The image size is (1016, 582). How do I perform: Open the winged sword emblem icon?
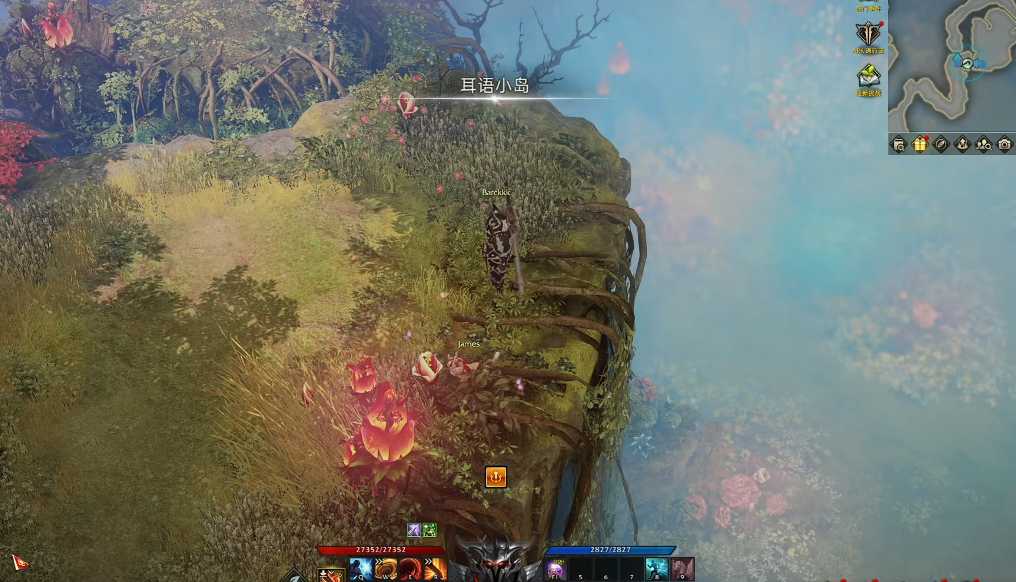(x=866, y=33)
